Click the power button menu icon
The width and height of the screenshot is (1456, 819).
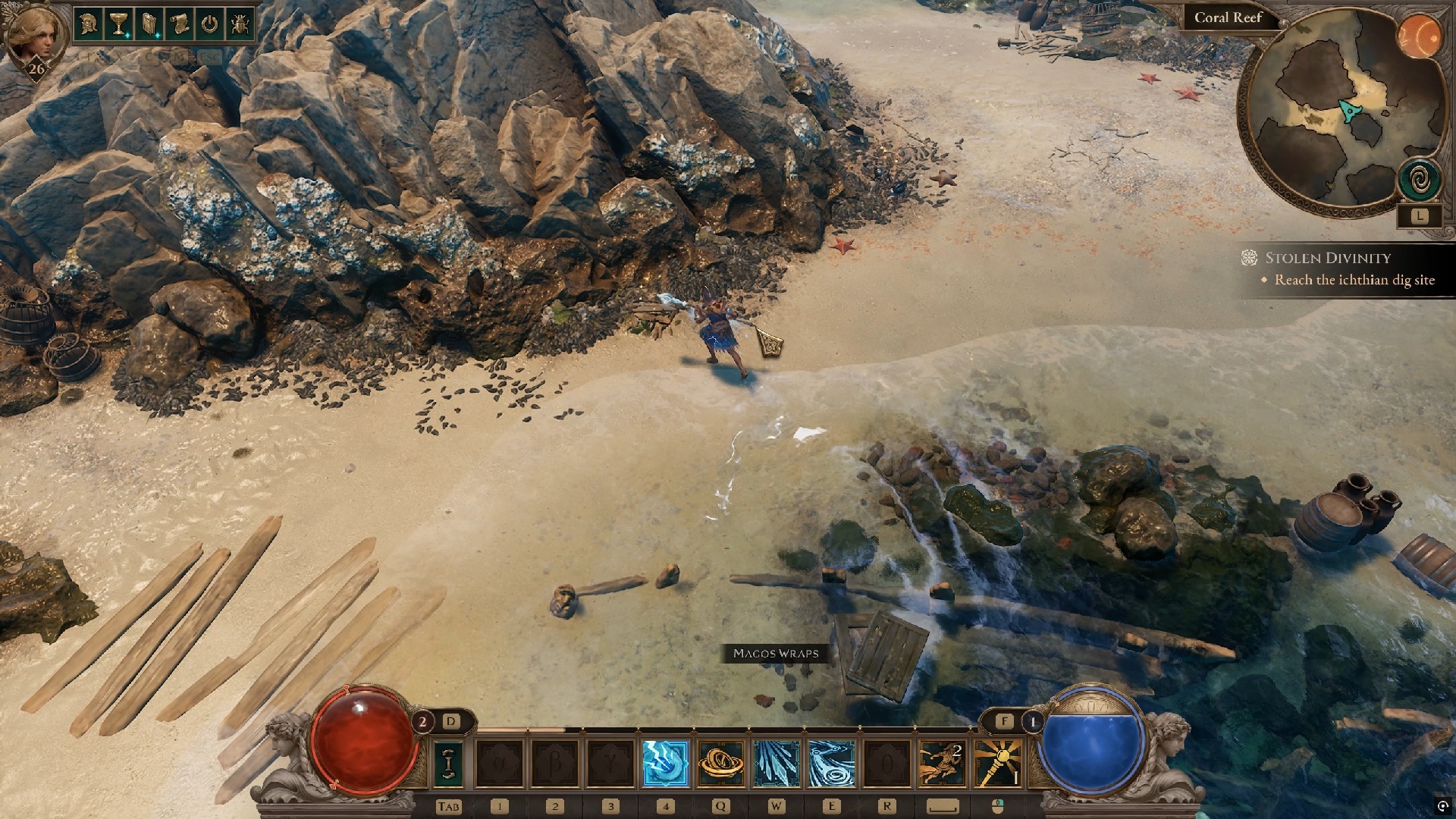coord(209,24)
